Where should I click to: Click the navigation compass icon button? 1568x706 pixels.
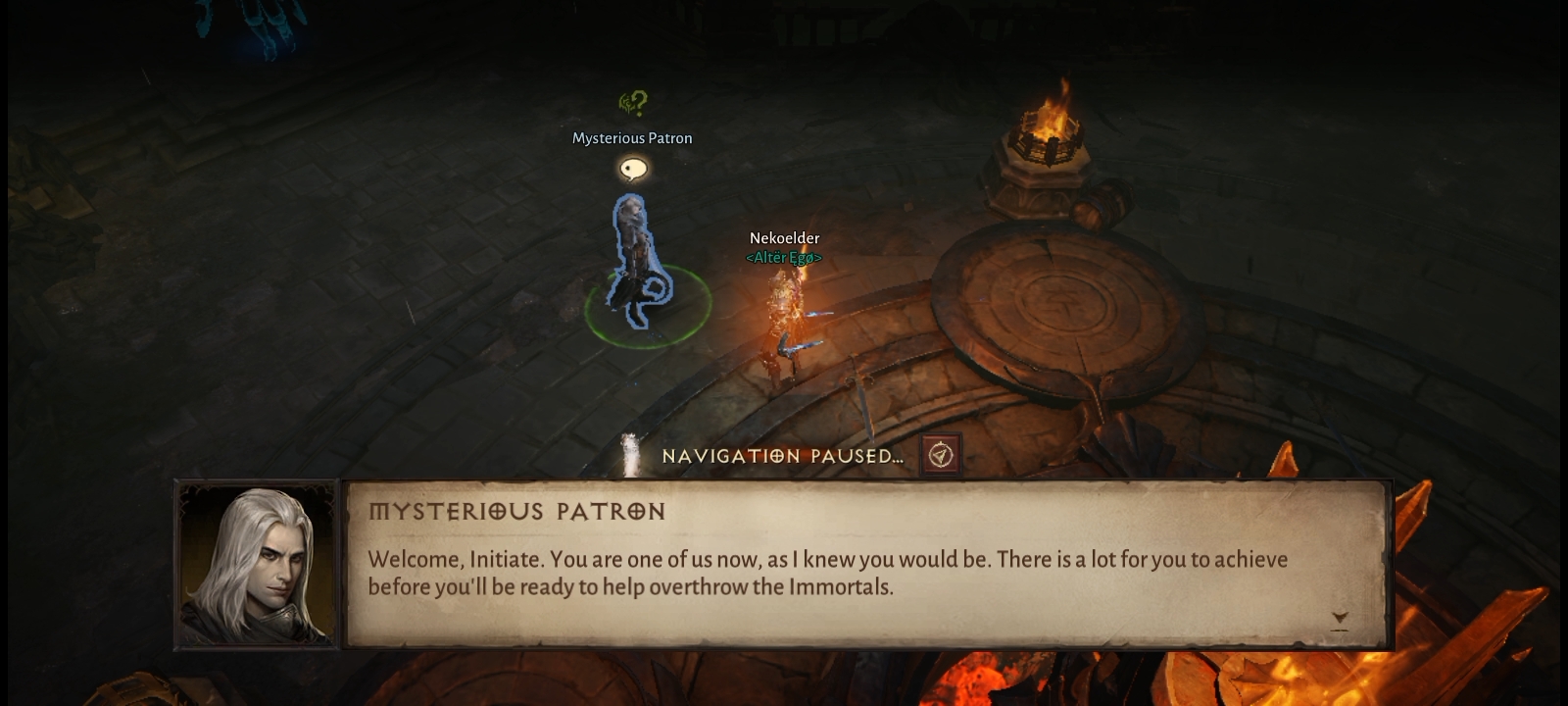[941, 455]
